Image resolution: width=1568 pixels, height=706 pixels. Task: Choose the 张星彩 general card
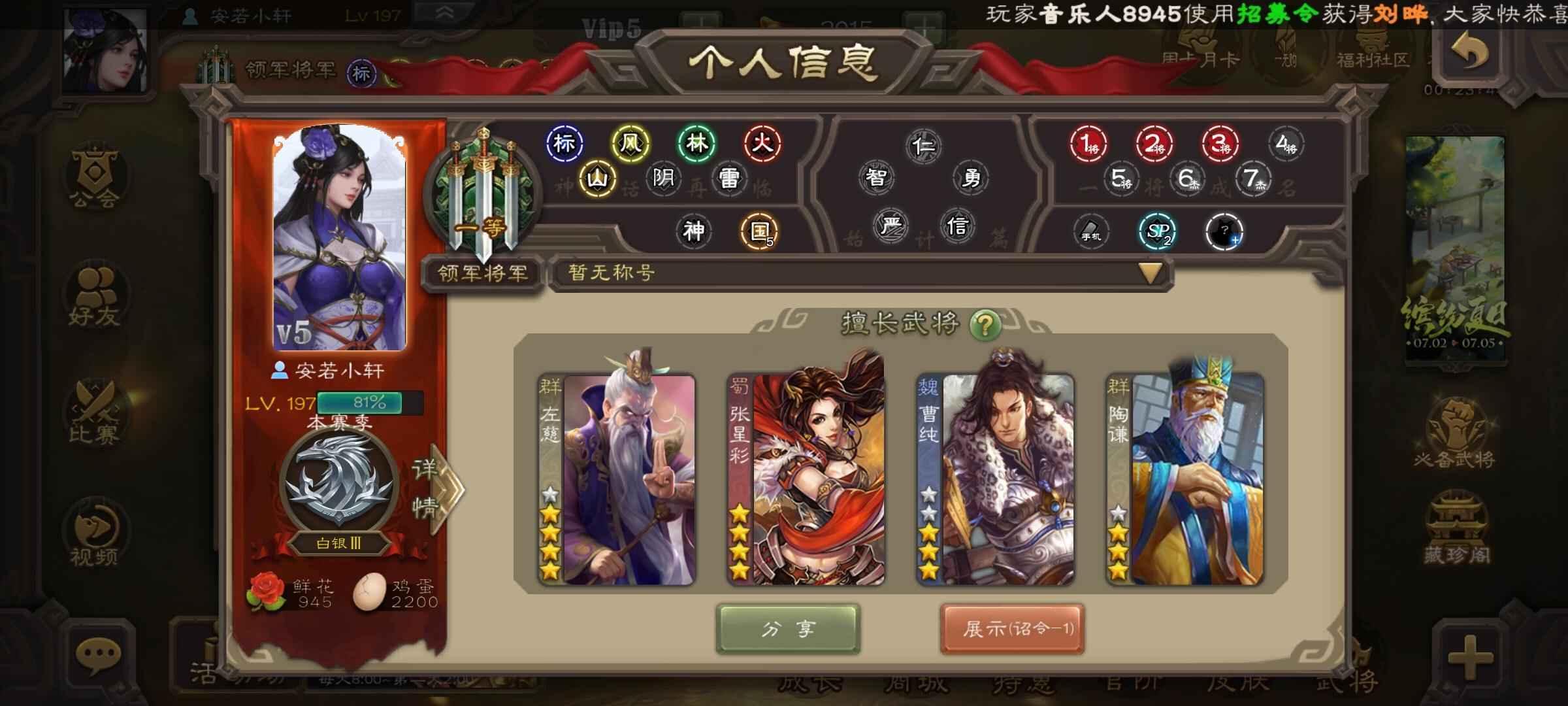click(806, 479)
